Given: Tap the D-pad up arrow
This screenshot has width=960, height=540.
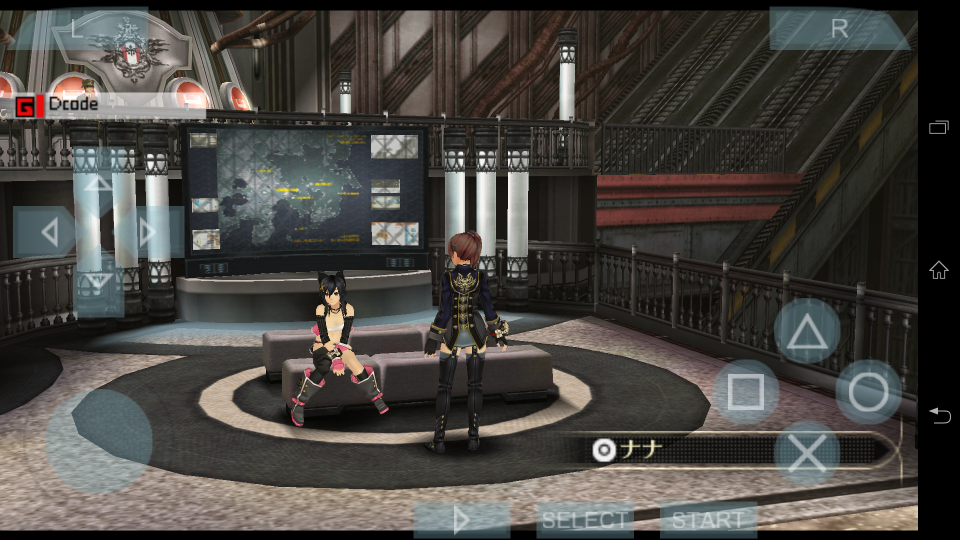Looking at the screenshot, I should pyautogui.click(x=99, y=182).
